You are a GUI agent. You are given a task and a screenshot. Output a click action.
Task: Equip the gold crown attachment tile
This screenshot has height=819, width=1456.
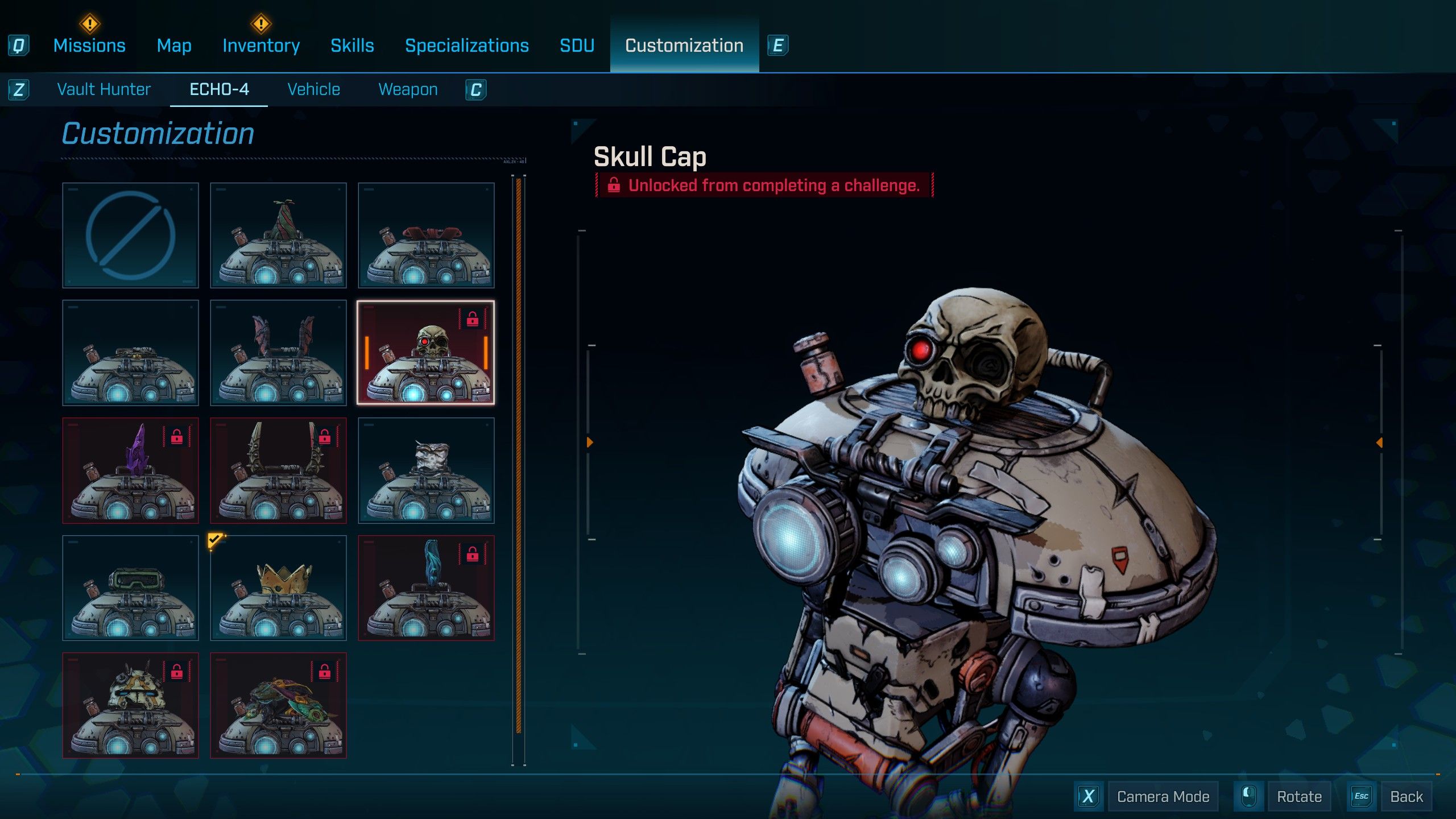click(279, 588)
